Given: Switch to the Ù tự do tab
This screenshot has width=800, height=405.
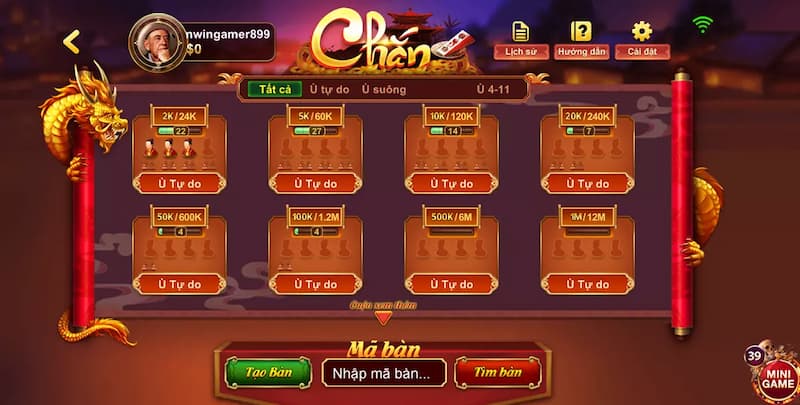Looking at the screenshot, I should 328,89.
